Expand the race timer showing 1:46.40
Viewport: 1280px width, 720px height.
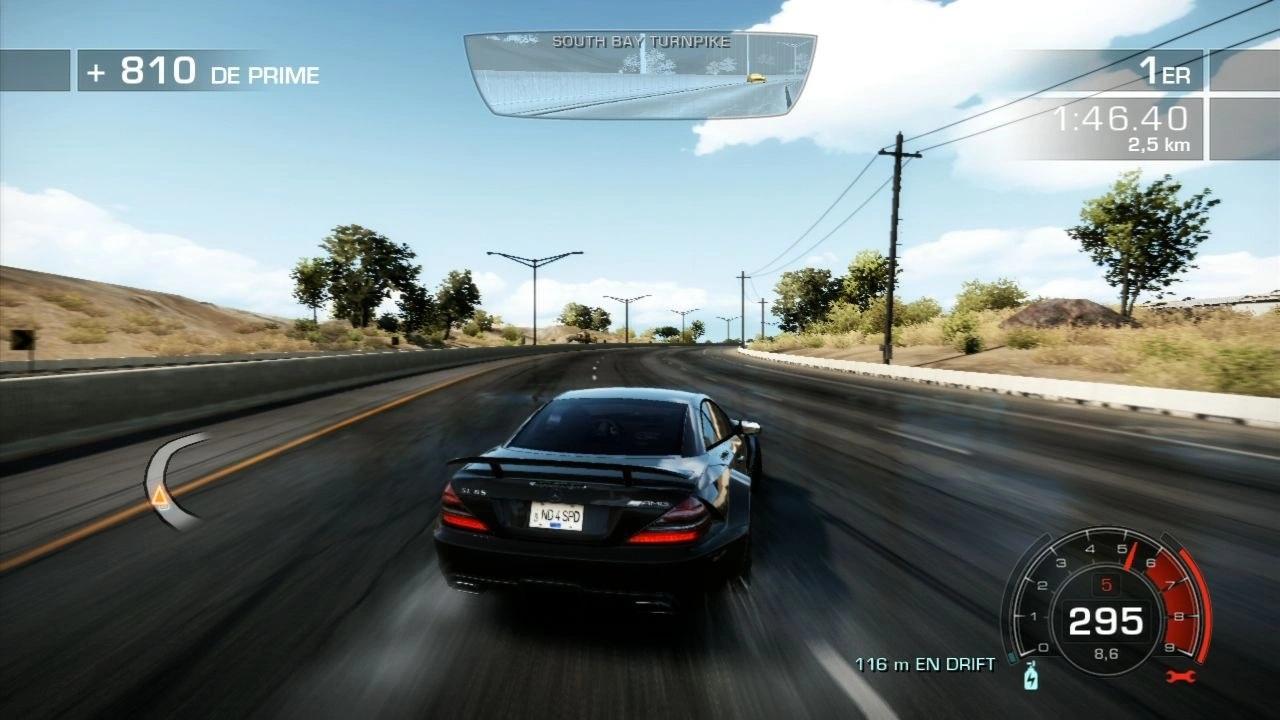coord(1122,118)
